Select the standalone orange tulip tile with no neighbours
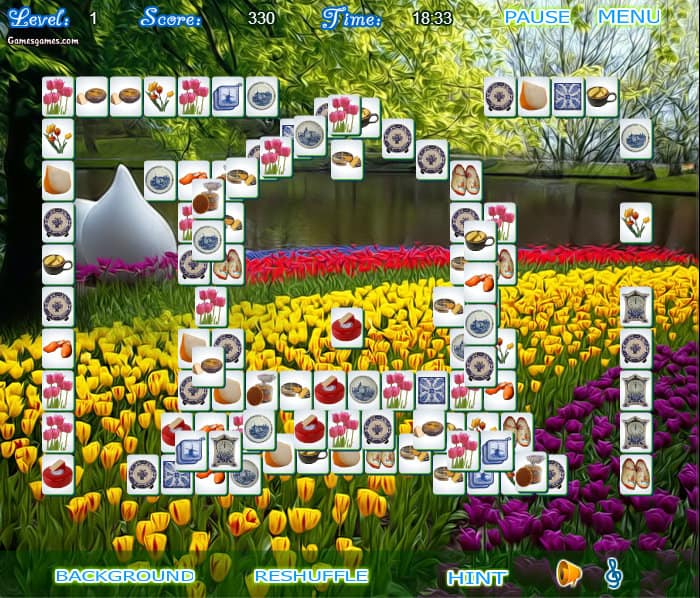Screen dimensions: 700x598 coord(636,221)
